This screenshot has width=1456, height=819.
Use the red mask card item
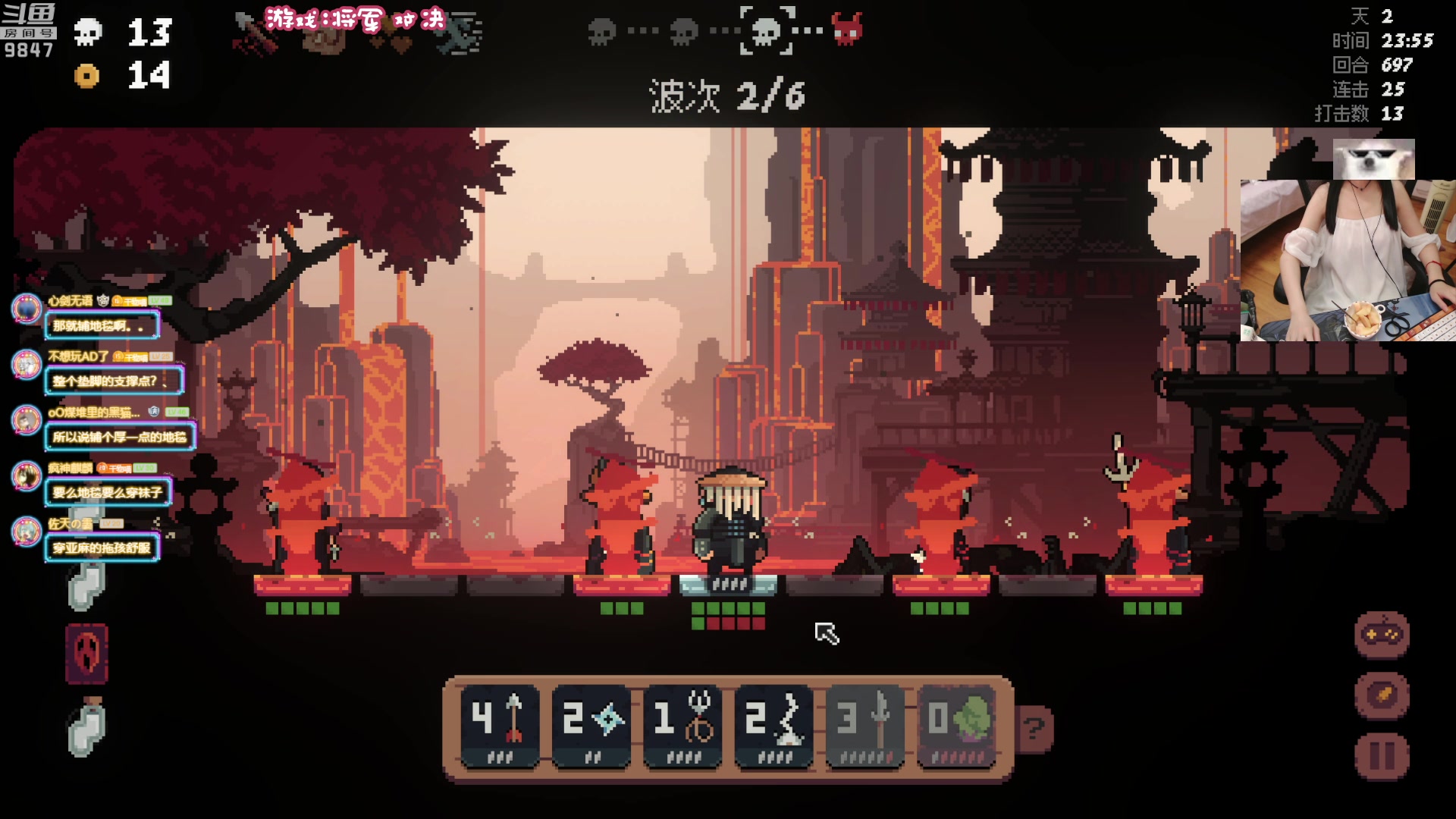87,654
